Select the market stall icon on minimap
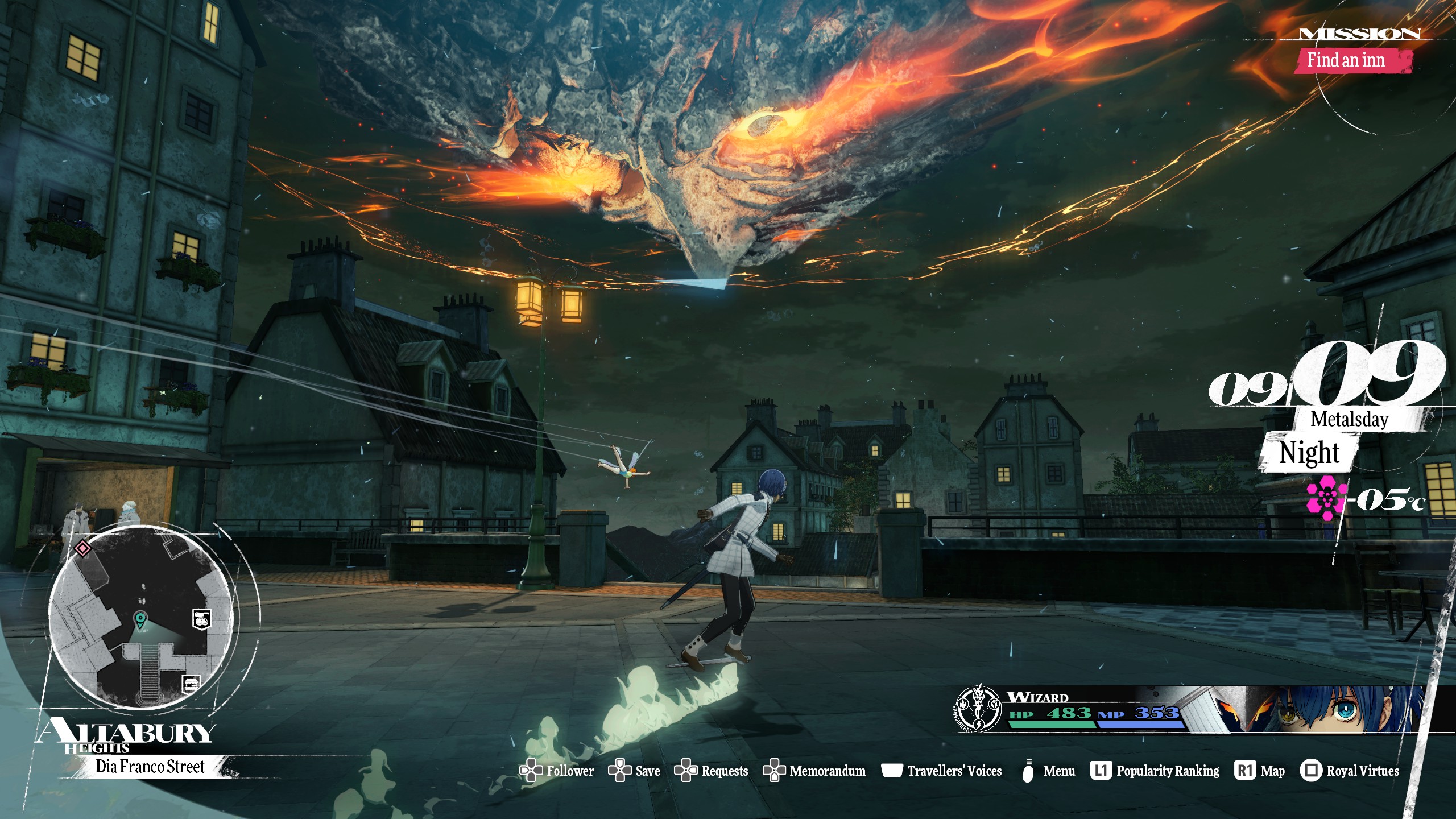 point(191,683)
